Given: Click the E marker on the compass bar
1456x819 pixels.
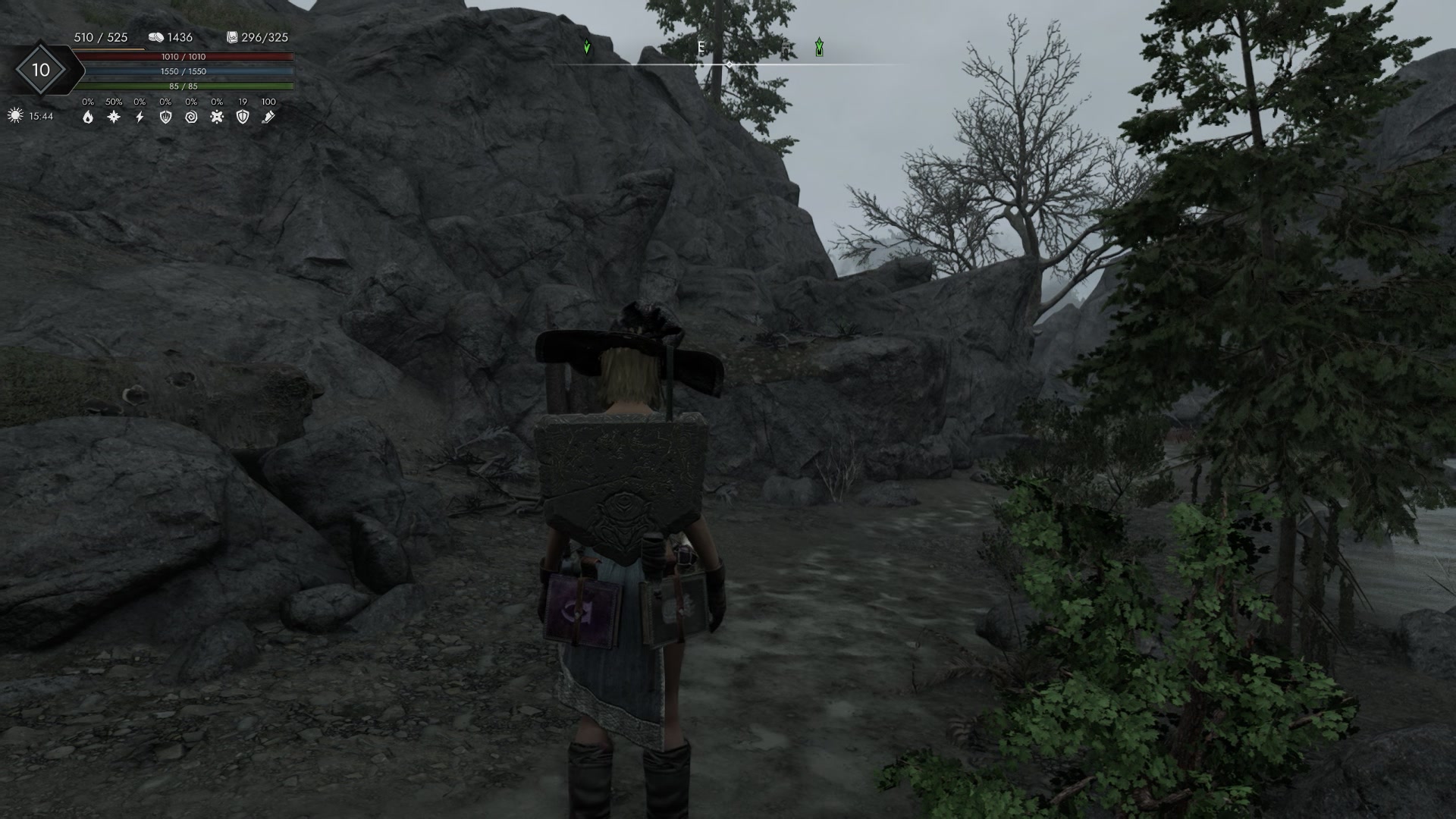Looking at the screenshot, I should pyautogui.click(x=701, y=45).
